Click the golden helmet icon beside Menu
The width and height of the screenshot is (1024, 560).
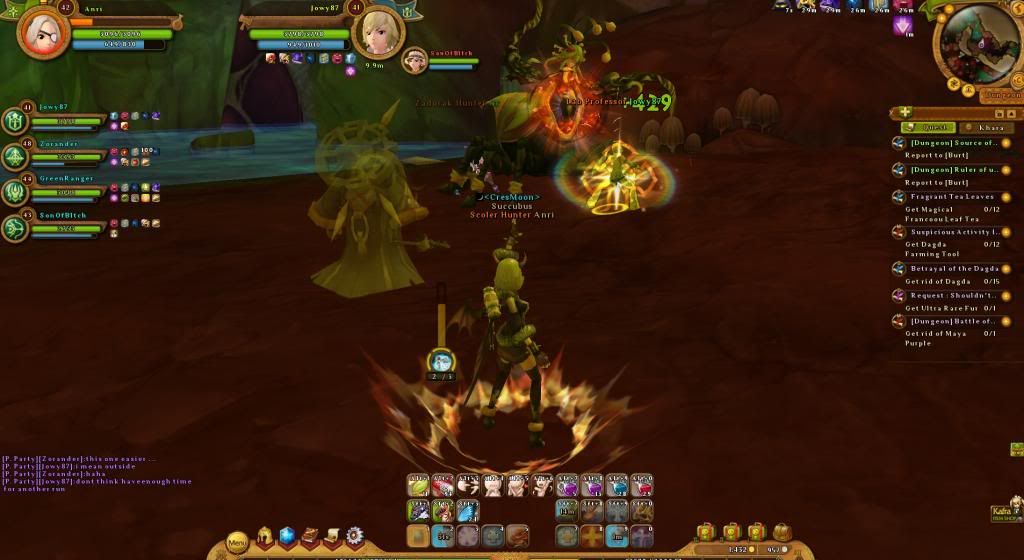[266, 537]
